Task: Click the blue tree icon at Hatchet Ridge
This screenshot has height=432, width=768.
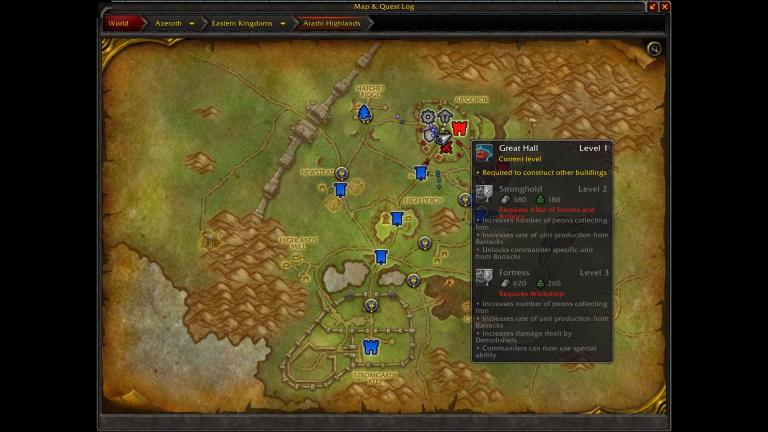Action: coord(365,112)
